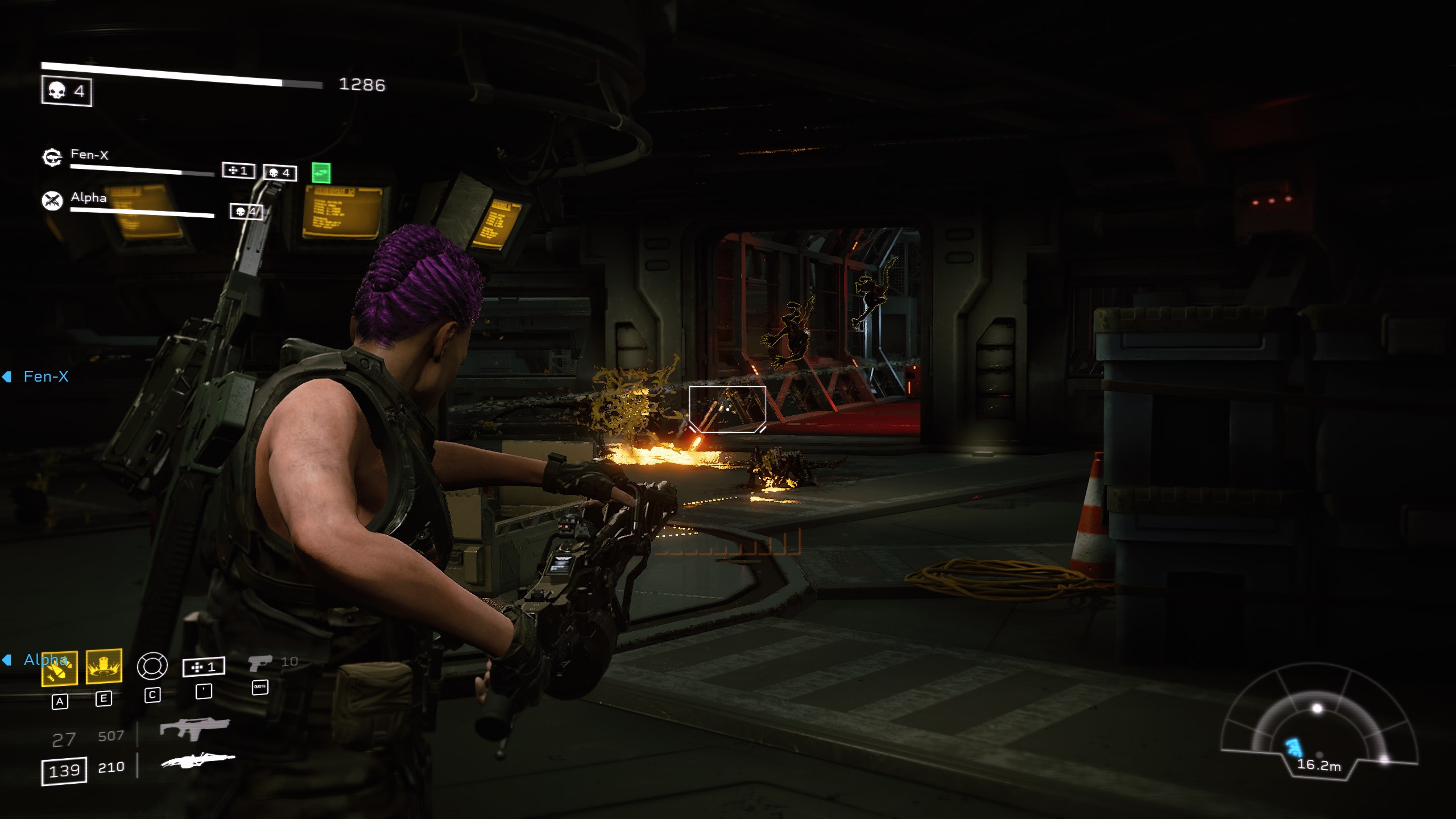Switch to the pulse rifle weapon
This screenshot has height=819, width=1456.
point(195,729)
